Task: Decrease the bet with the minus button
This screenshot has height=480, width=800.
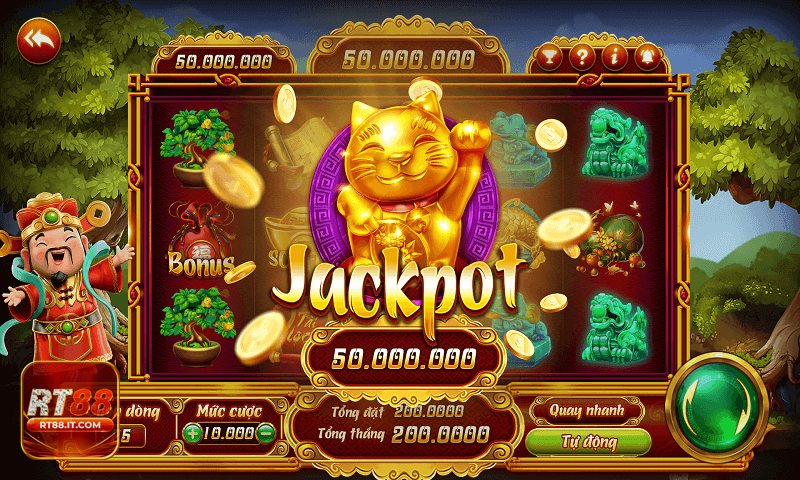Action: pos(265,433)
